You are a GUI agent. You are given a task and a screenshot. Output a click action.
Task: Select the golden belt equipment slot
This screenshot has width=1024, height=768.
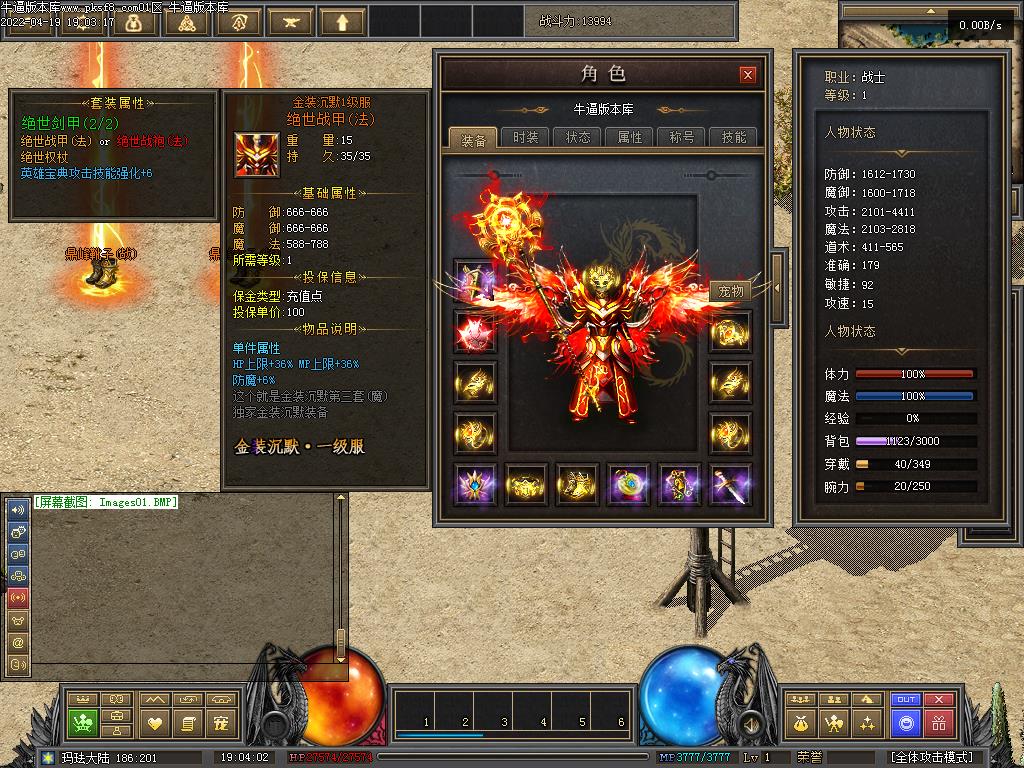tap(525, 485)
